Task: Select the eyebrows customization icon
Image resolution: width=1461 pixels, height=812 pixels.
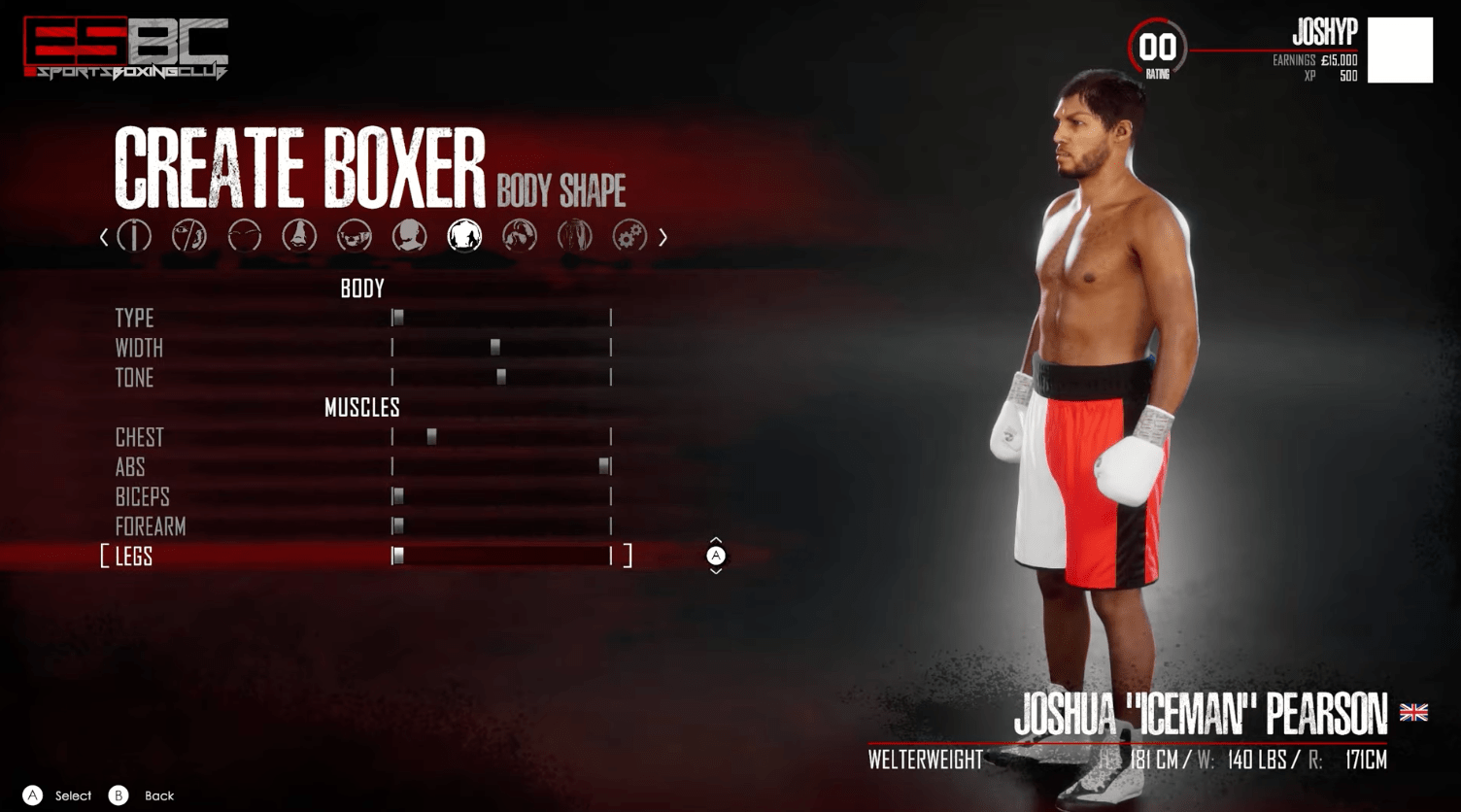Action: pyautogui.click(x=246, y=236)
